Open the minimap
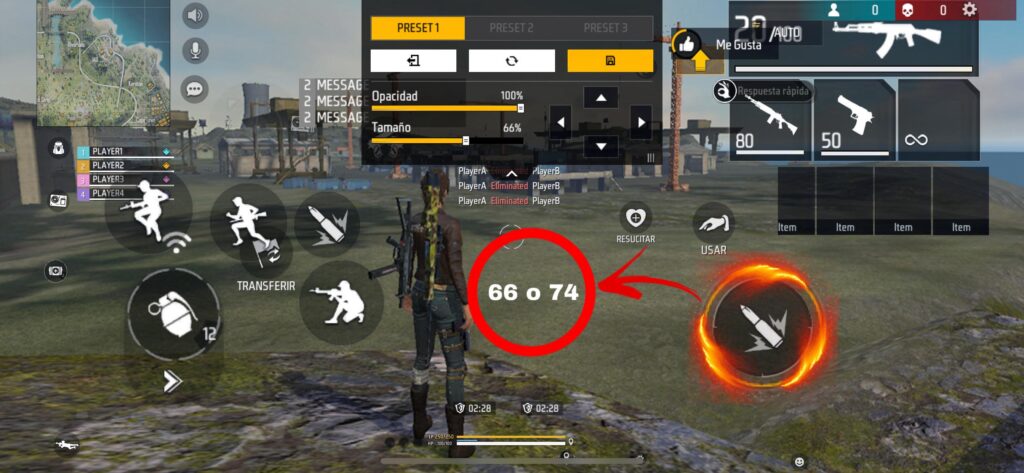The width and height of the screenshot is (1024, 473). coord(103,62)
